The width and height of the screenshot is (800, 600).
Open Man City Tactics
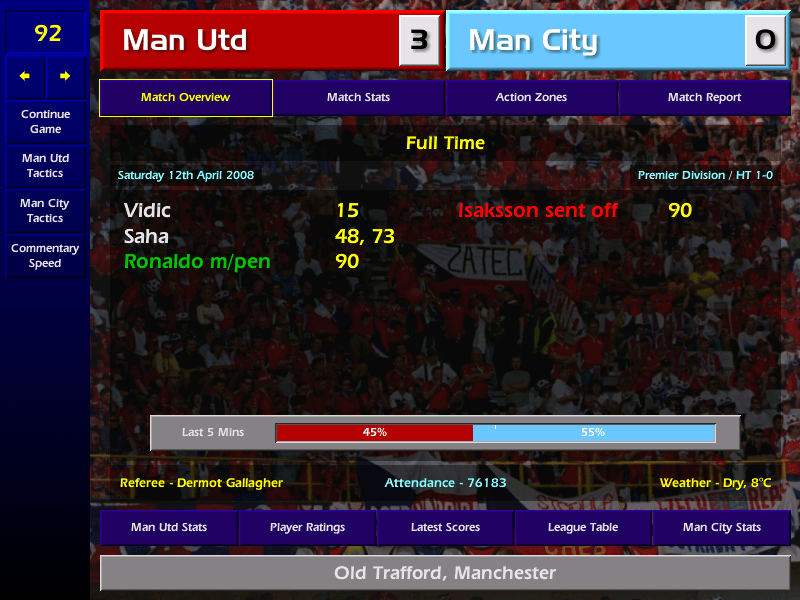pos(45,210)
